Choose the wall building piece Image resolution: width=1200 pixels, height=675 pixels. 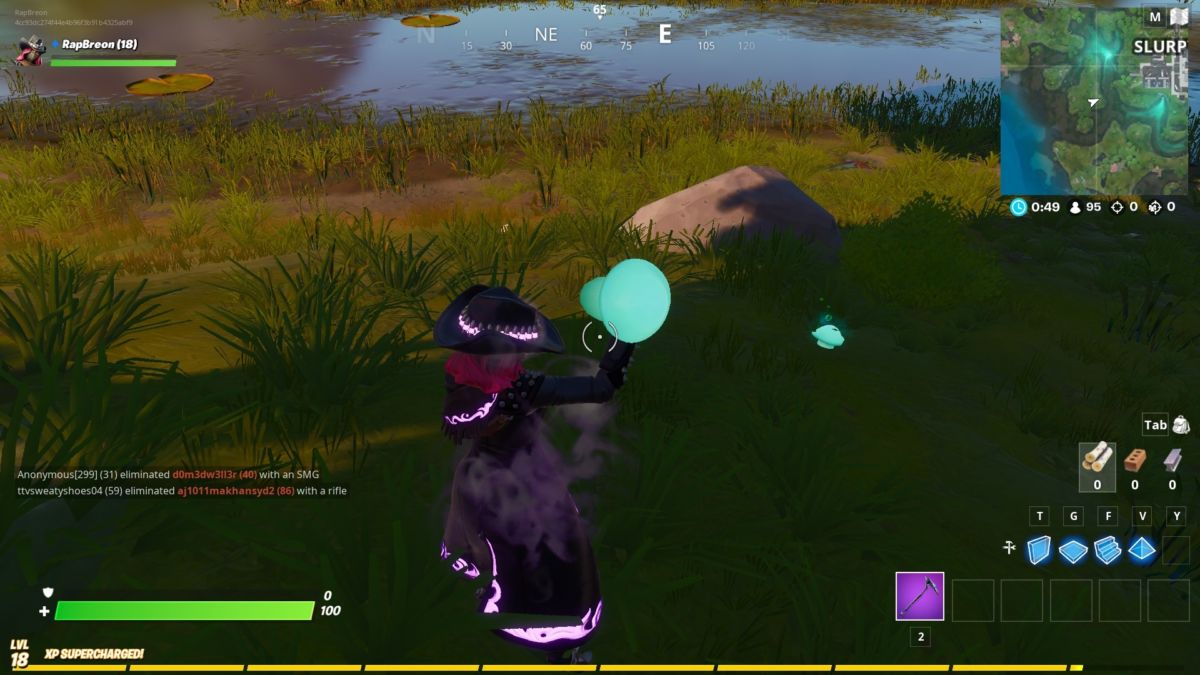coord(1040,550)
